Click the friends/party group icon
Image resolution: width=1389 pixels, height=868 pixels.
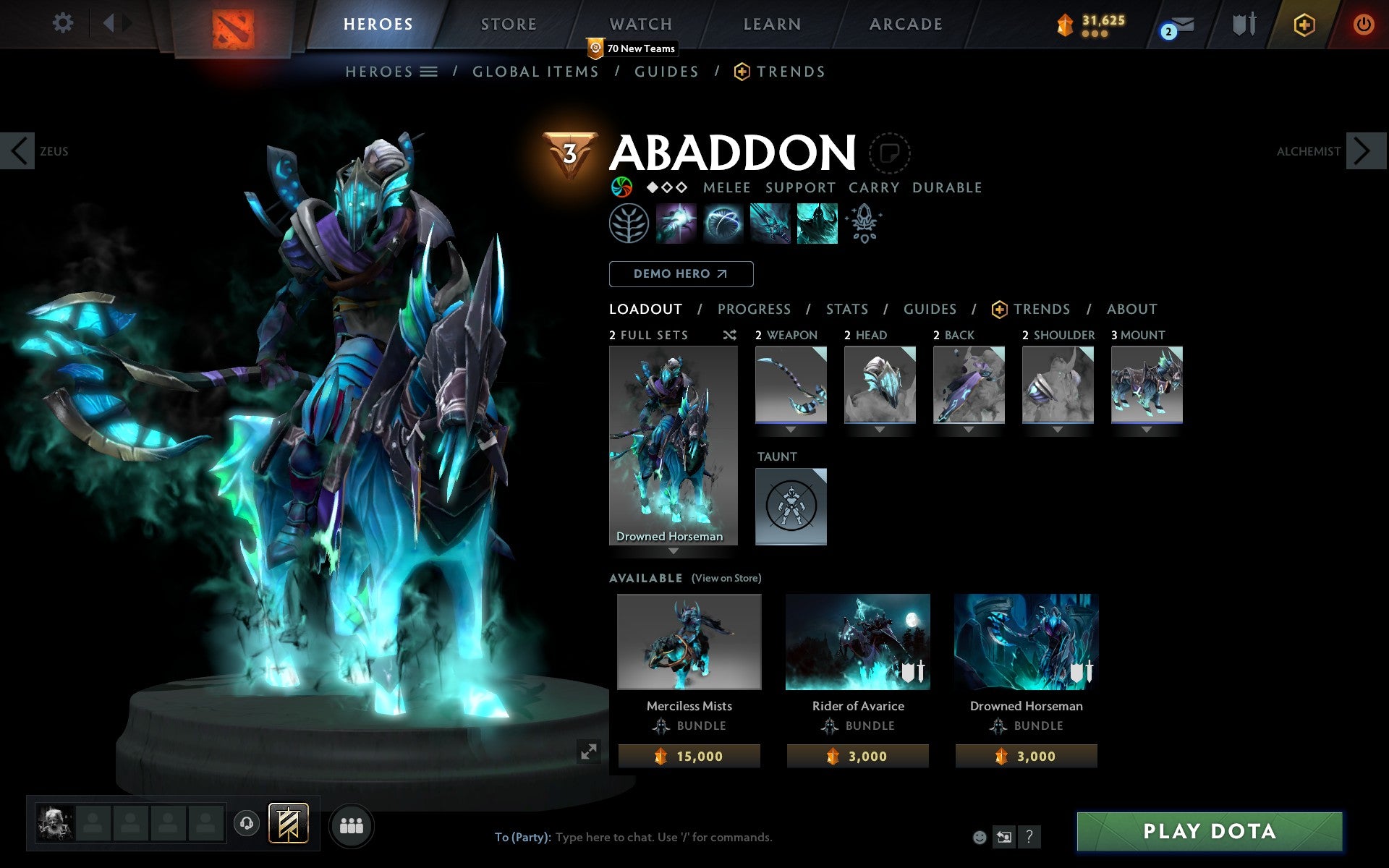pos(352,824)
